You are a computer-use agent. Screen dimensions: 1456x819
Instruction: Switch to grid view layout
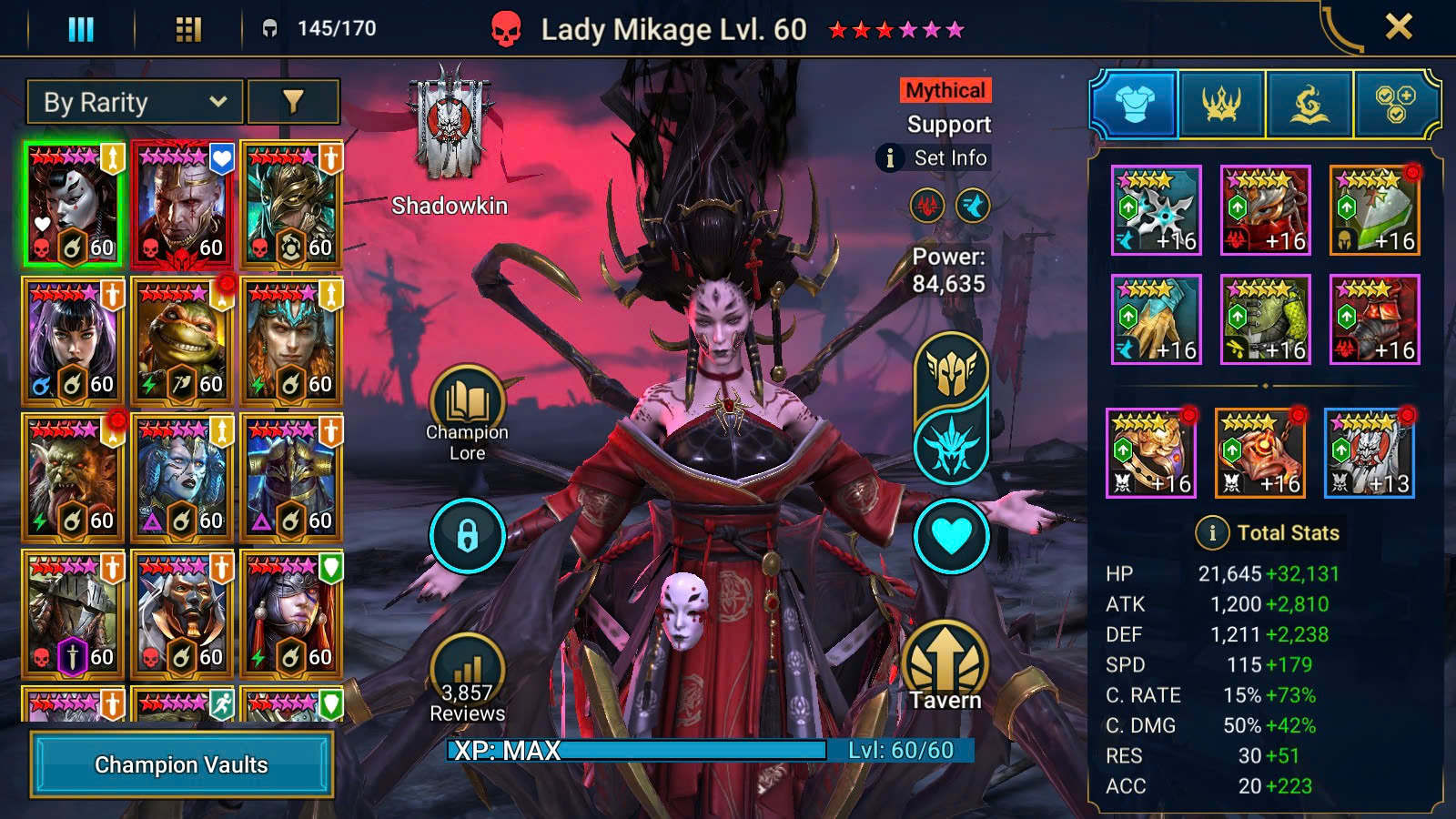188,30
